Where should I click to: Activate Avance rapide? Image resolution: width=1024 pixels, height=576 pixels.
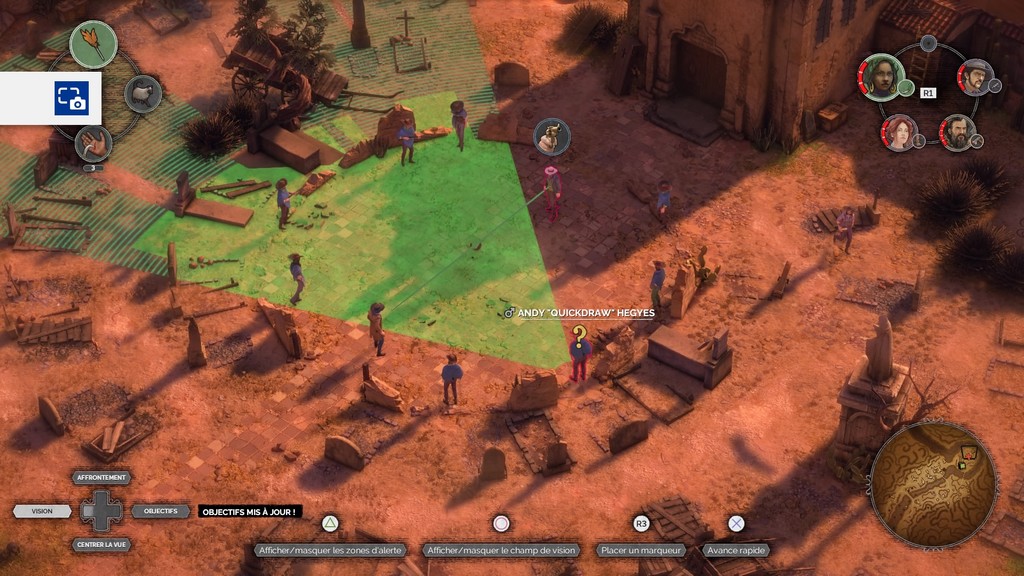coord(736,550)
